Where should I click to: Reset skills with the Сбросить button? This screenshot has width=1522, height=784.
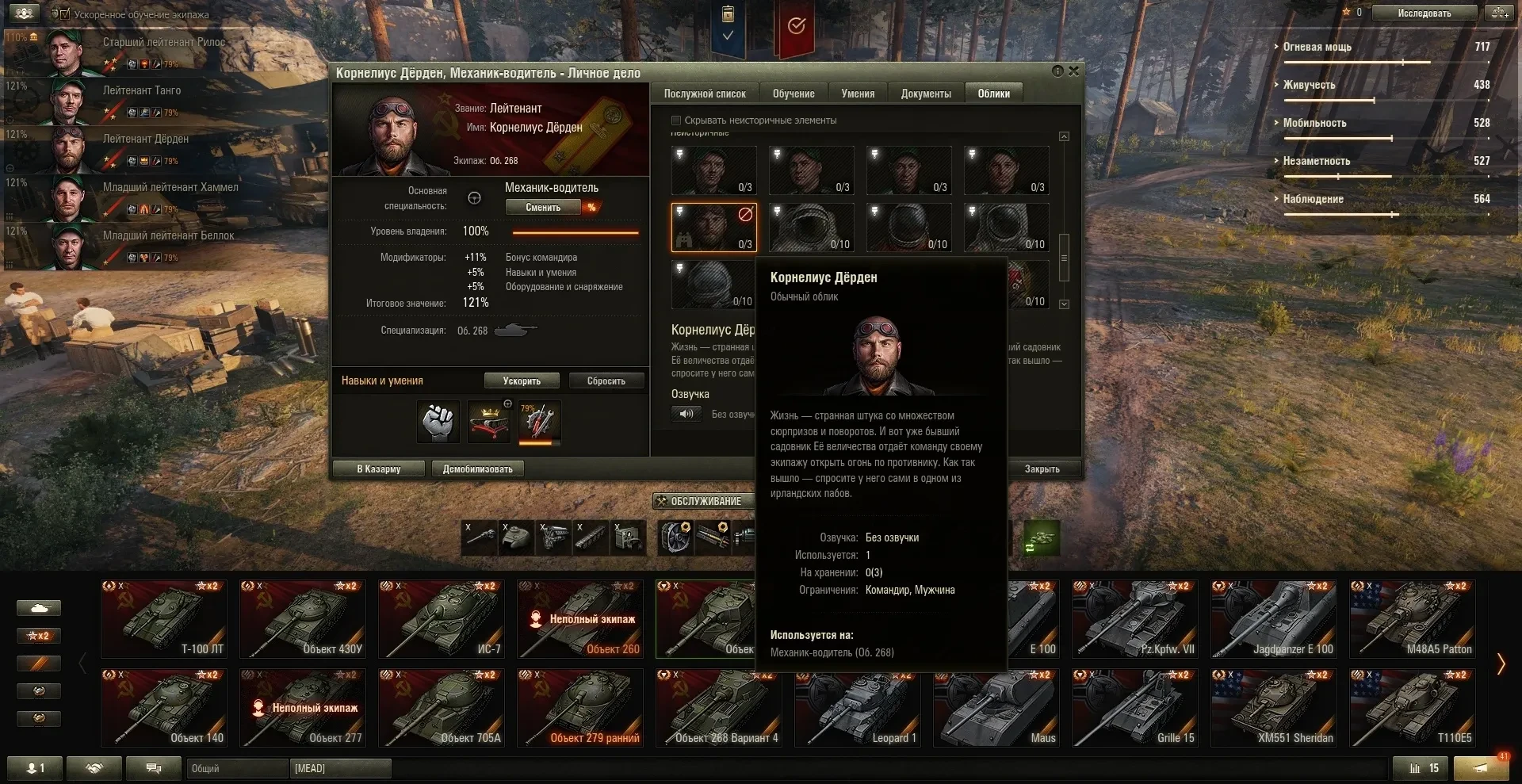(x=606, y=381)
